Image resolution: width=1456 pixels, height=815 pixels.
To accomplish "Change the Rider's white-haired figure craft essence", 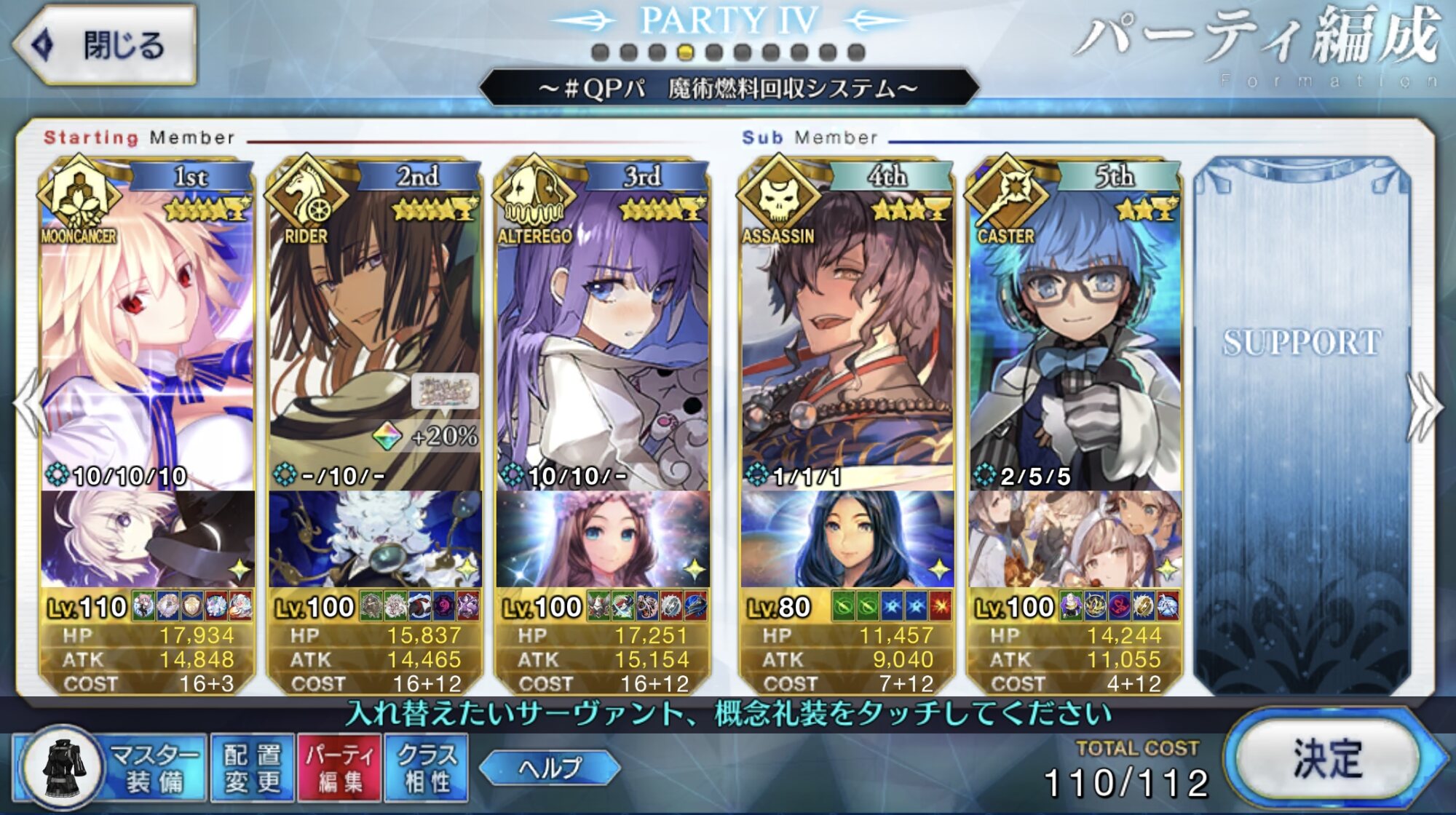I will pos(375,538).
